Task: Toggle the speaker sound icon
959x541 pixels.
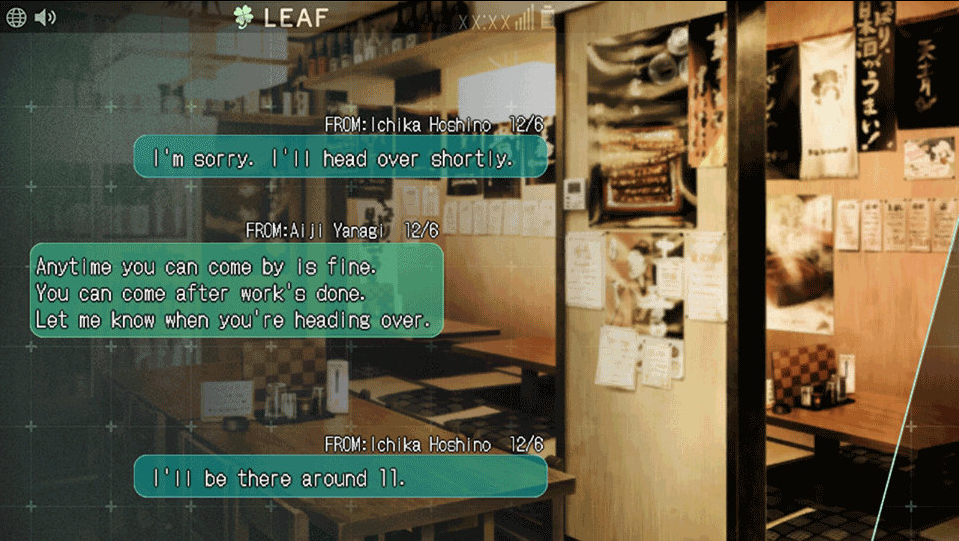Action: 45,18
